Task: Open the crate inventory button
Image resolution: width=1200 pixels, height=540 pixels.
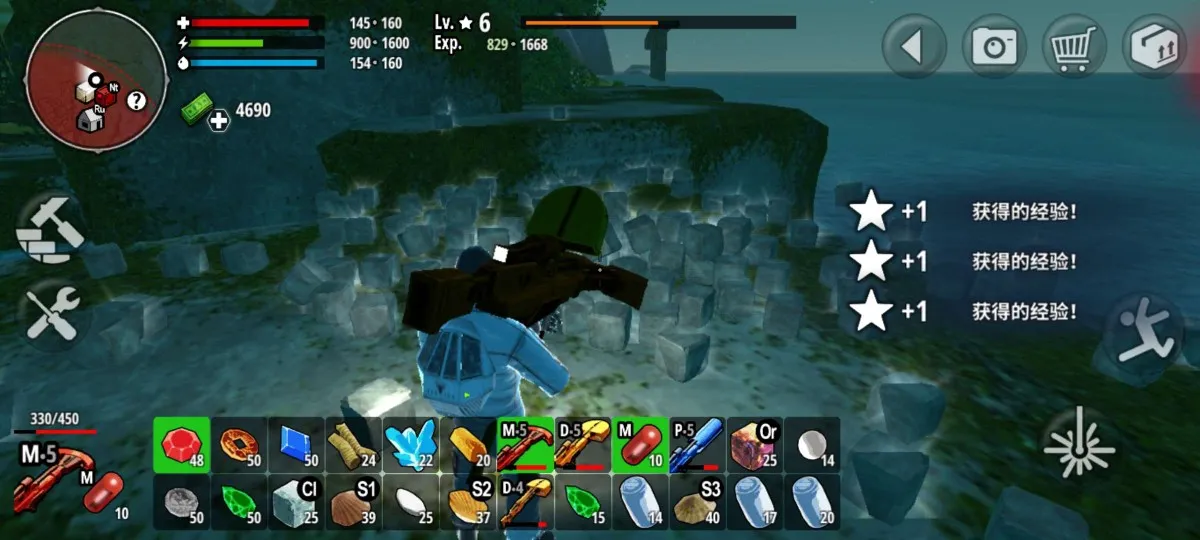Action: coord(1154,47)
